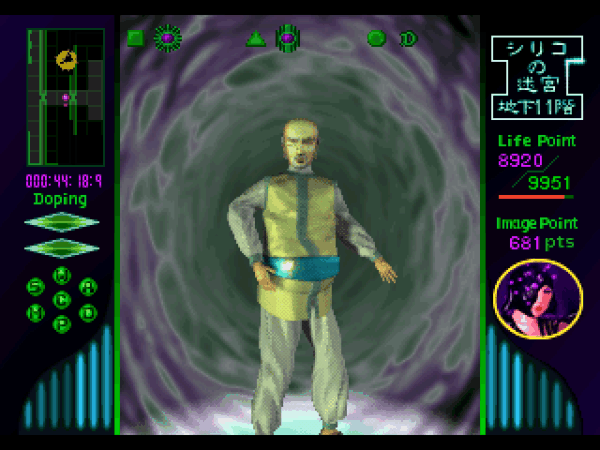The image size is (600, 450).
Task: Click the center C command button
Action: 62,299
